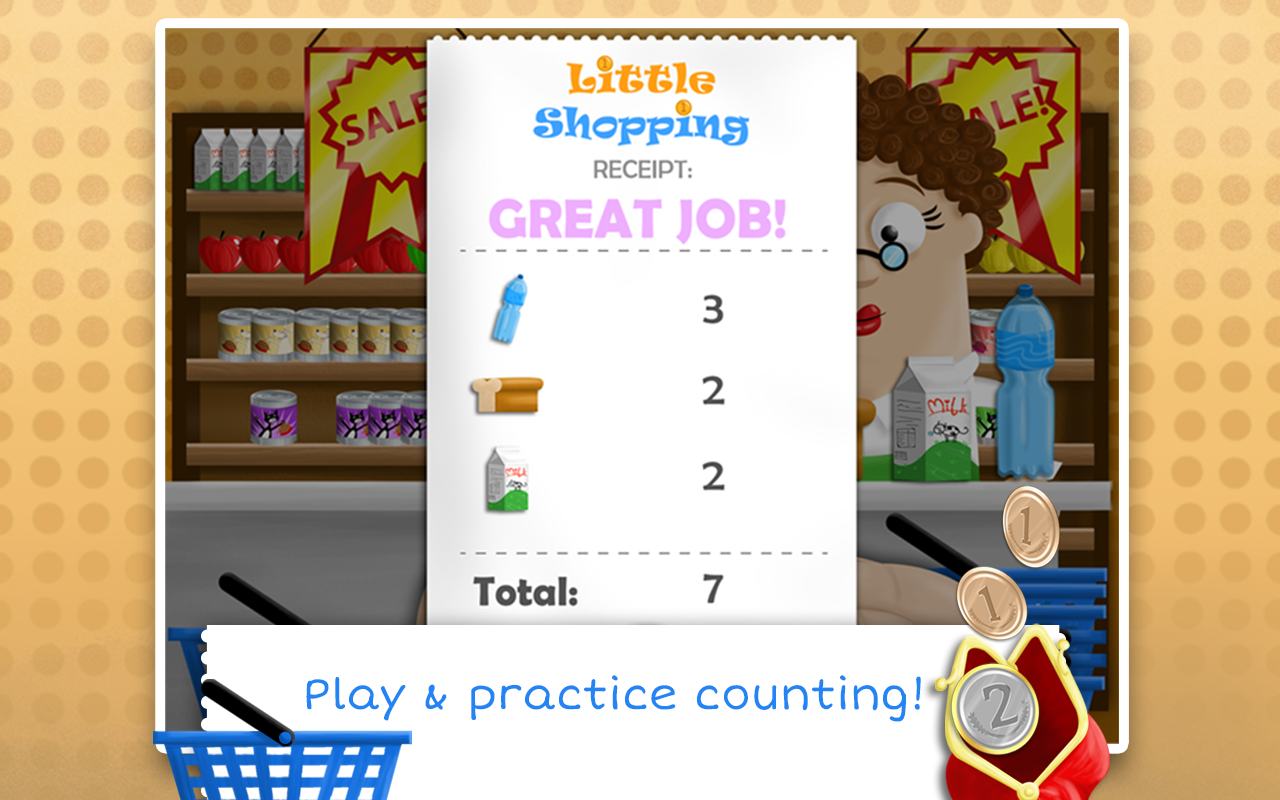Image resolution: width=1280 pixels, height=800 pixels.
Task: Click the Total 7 value on the receipt
Action: [712, 590]
